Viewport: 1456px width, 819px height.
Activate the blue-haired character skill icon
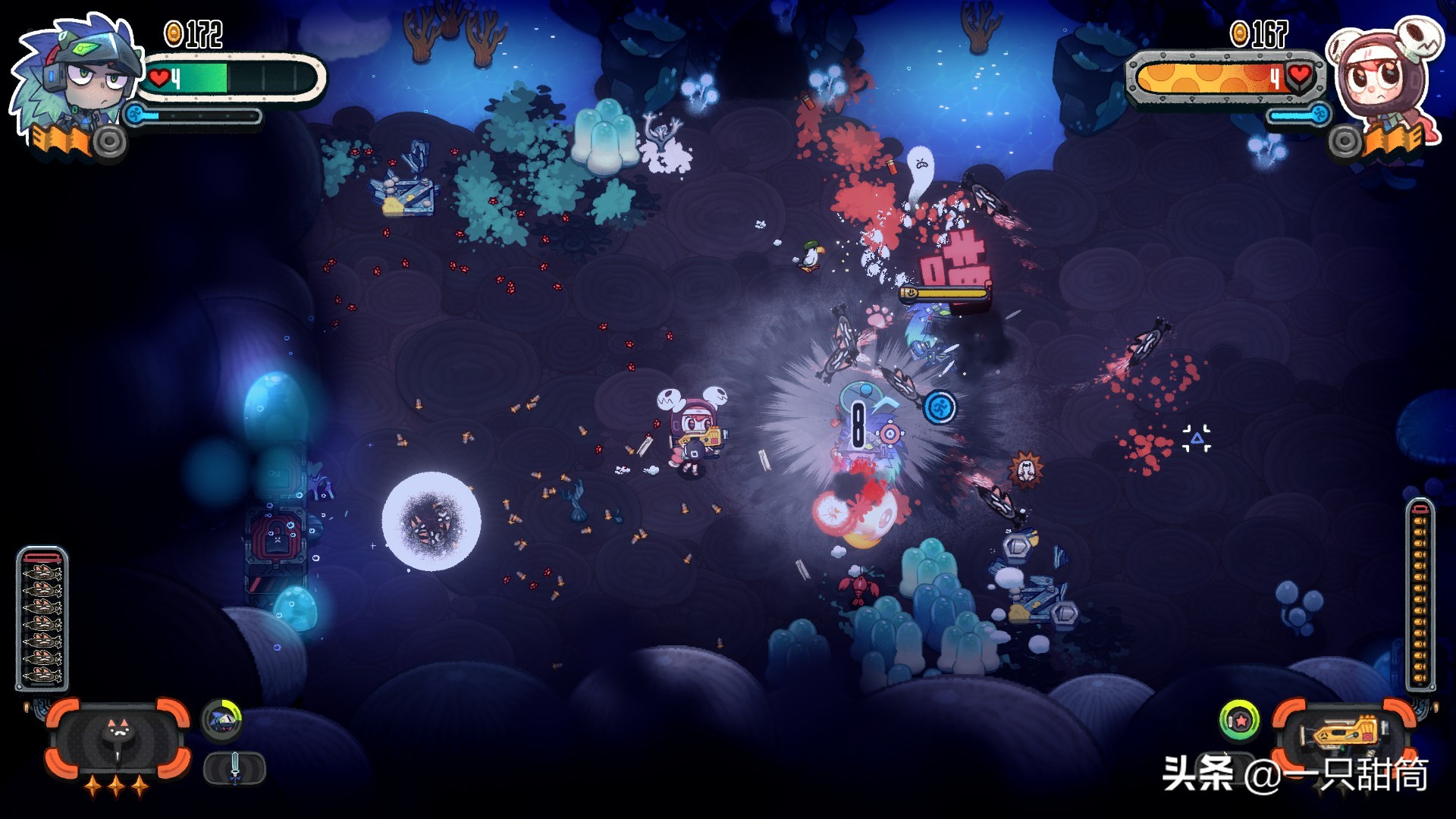(221, 719)
